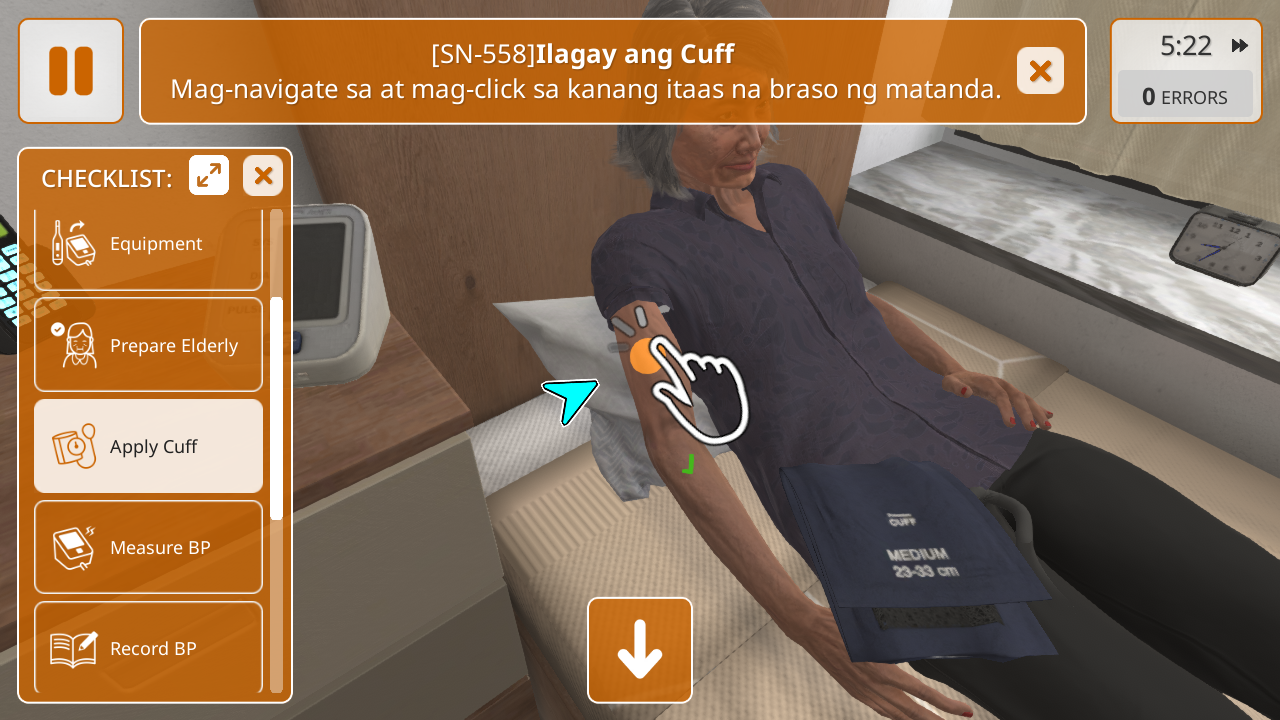Select the Equipment checklist step
Image resolution: width=1280 pixels, height=720 pixels.
coord(148,245)
